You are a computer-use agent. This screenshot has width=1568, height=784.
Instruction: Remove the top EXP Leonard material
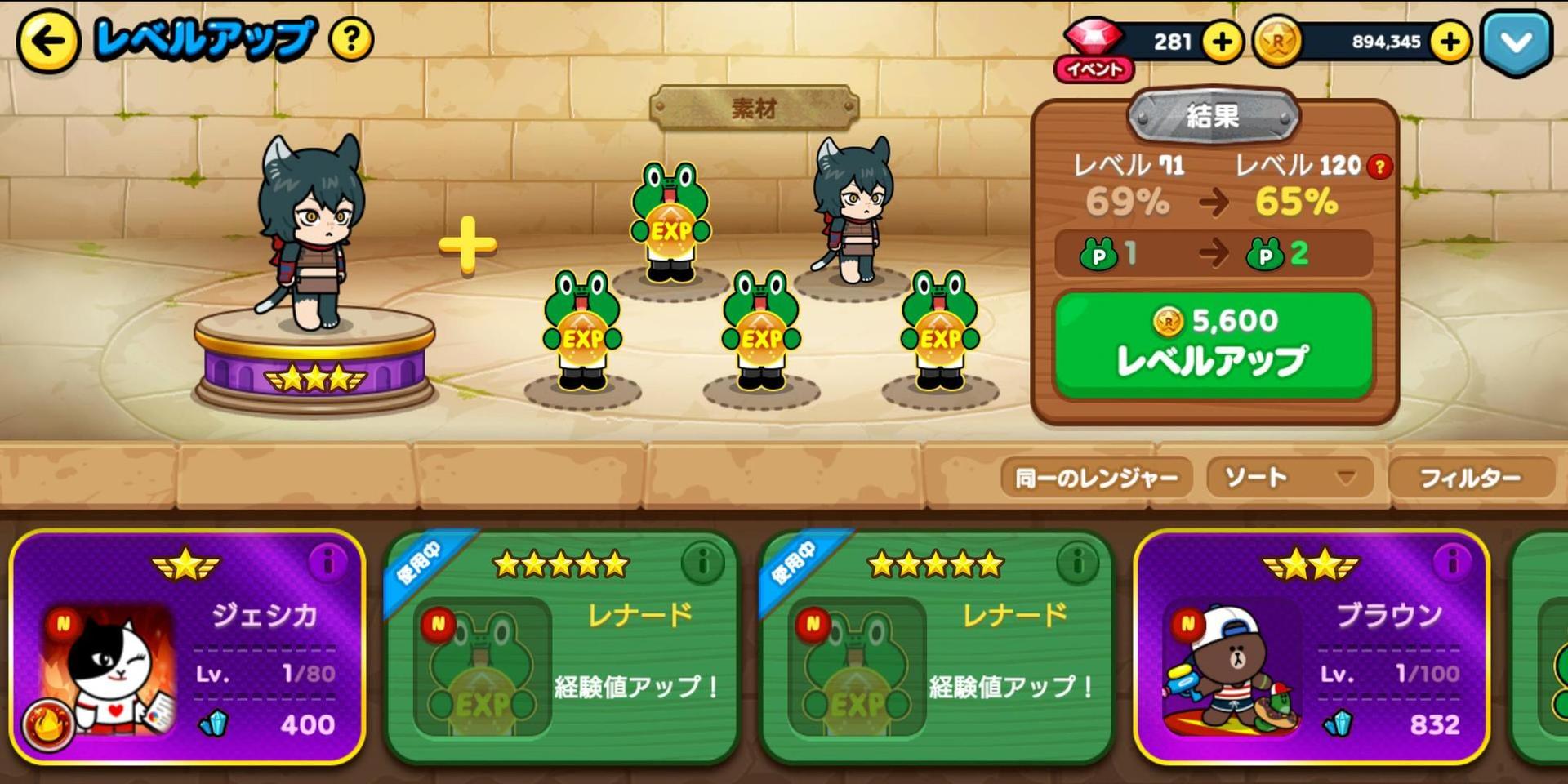pyautogui.click(x=670, y=220)
